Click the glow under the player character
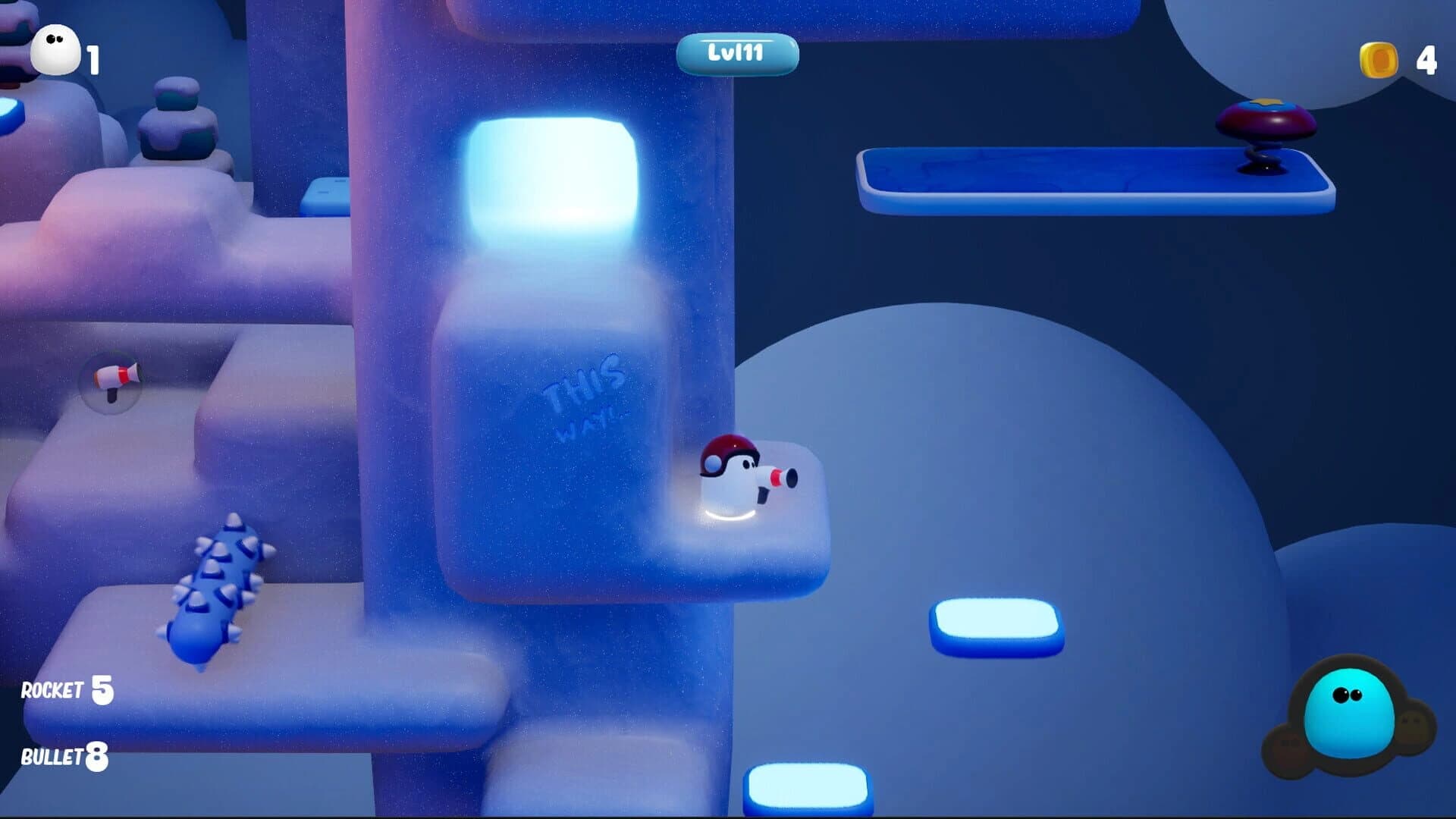The width and height of the screenshot is (1456, 819). (x=726, y=516)
